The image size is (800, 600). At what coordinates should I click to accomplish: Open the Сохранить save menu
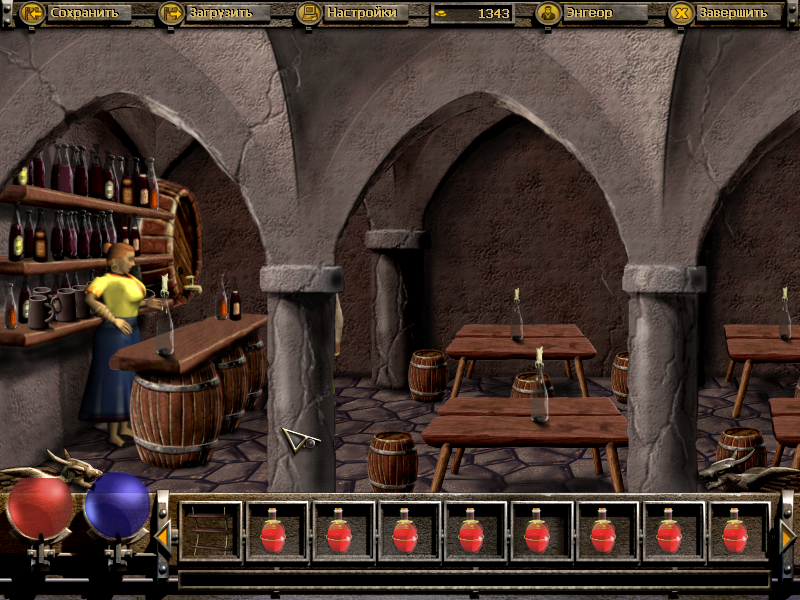[x=75, y=13]
